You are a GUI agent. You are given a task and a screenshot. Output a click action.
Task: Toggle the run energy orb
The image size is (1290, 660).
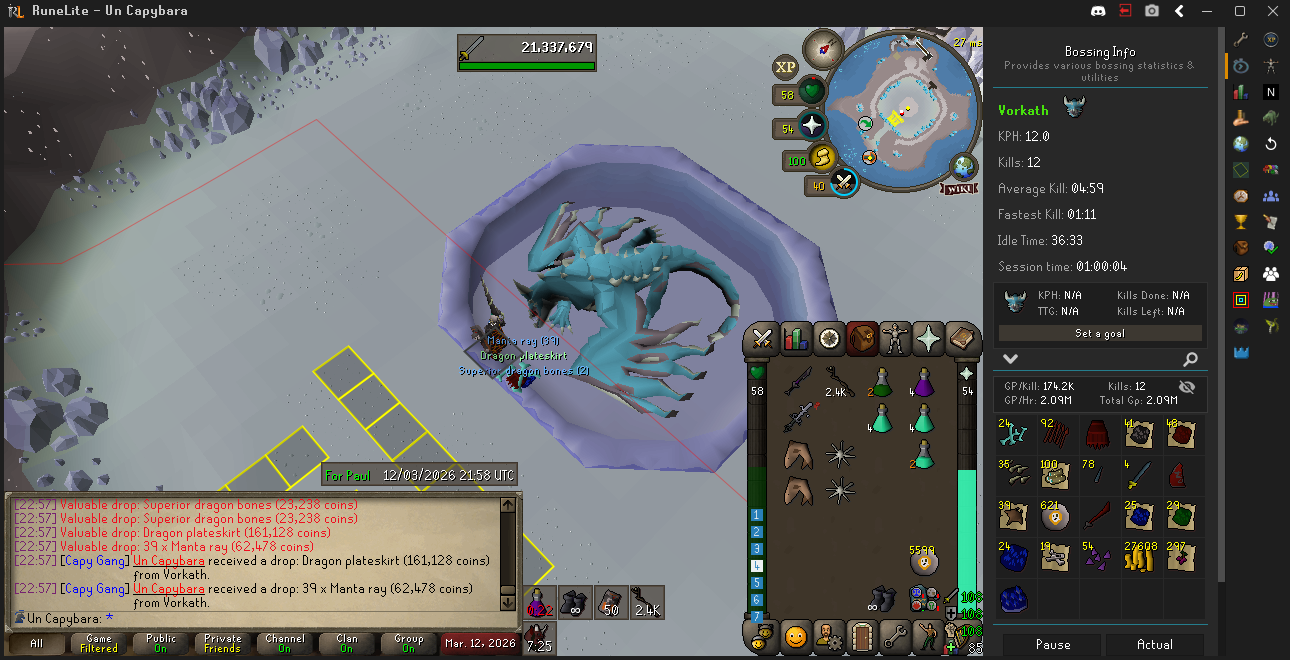[x=821, y=158]
